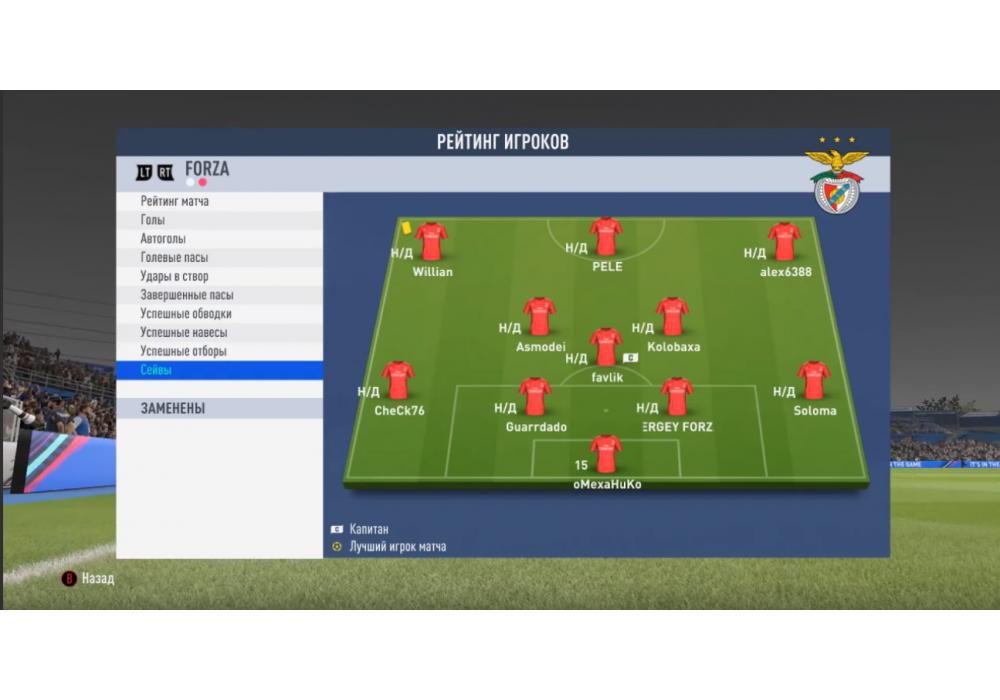The height and width of the screenshot is (700, 1000).
Task: Pick captain favlik on the pitch
Action: pos(606,348)
